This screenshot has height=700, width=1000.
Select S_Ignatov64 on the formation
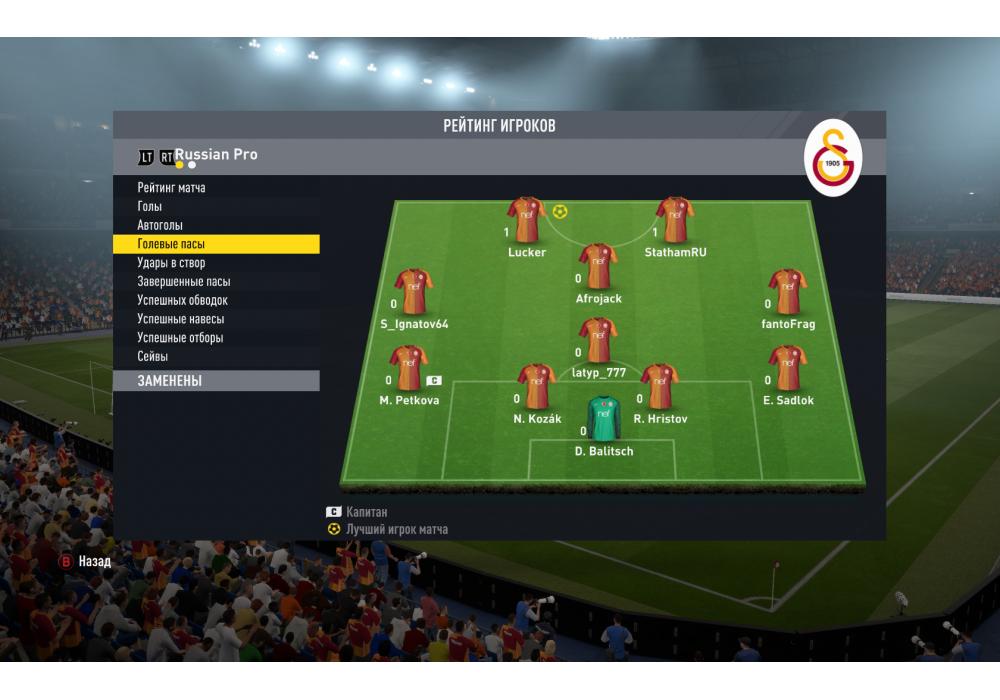[414, 292]
